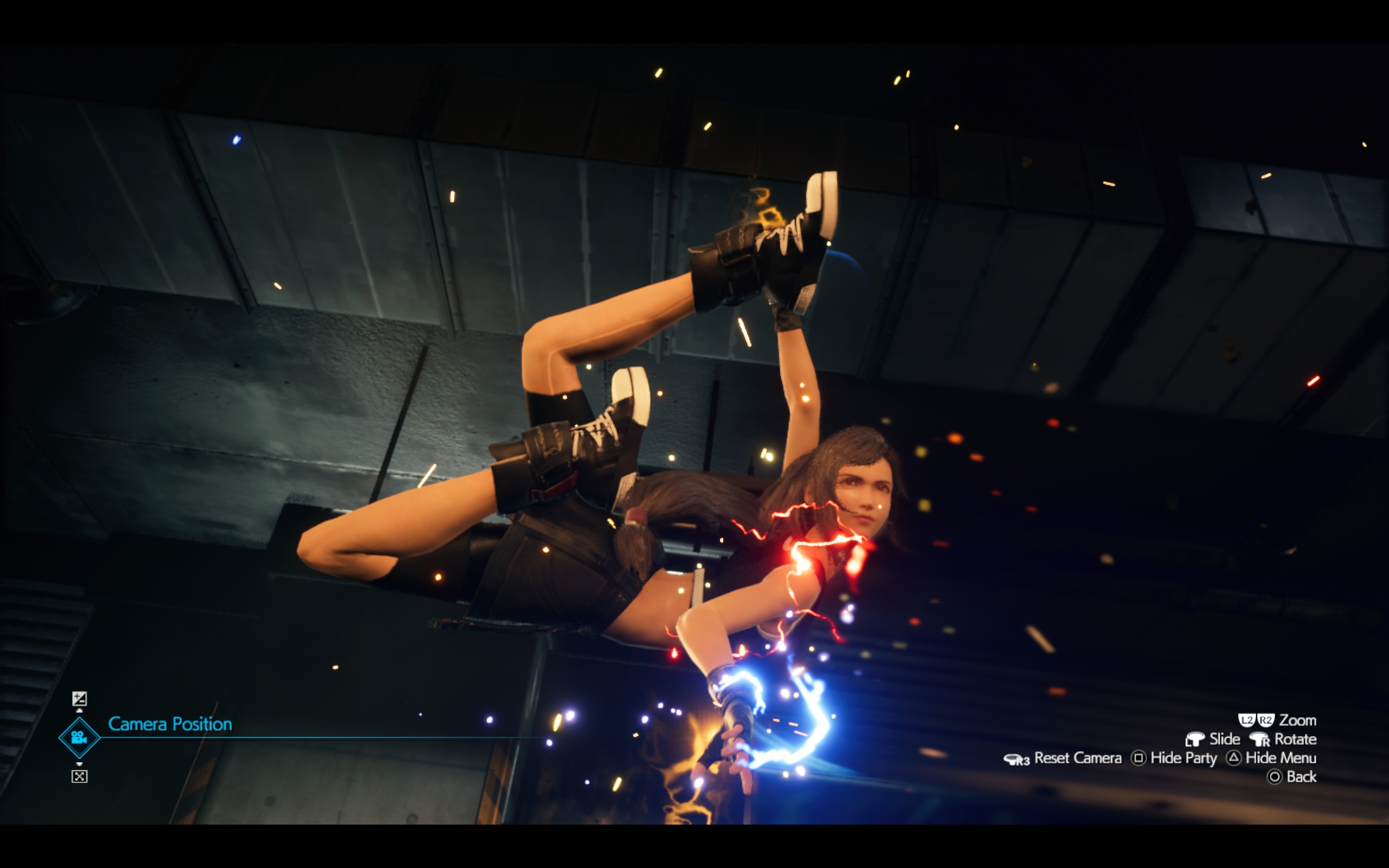Click the up arrow above the camera diamond
Viewport: 1389px width, 868px height.
(80, 712)
